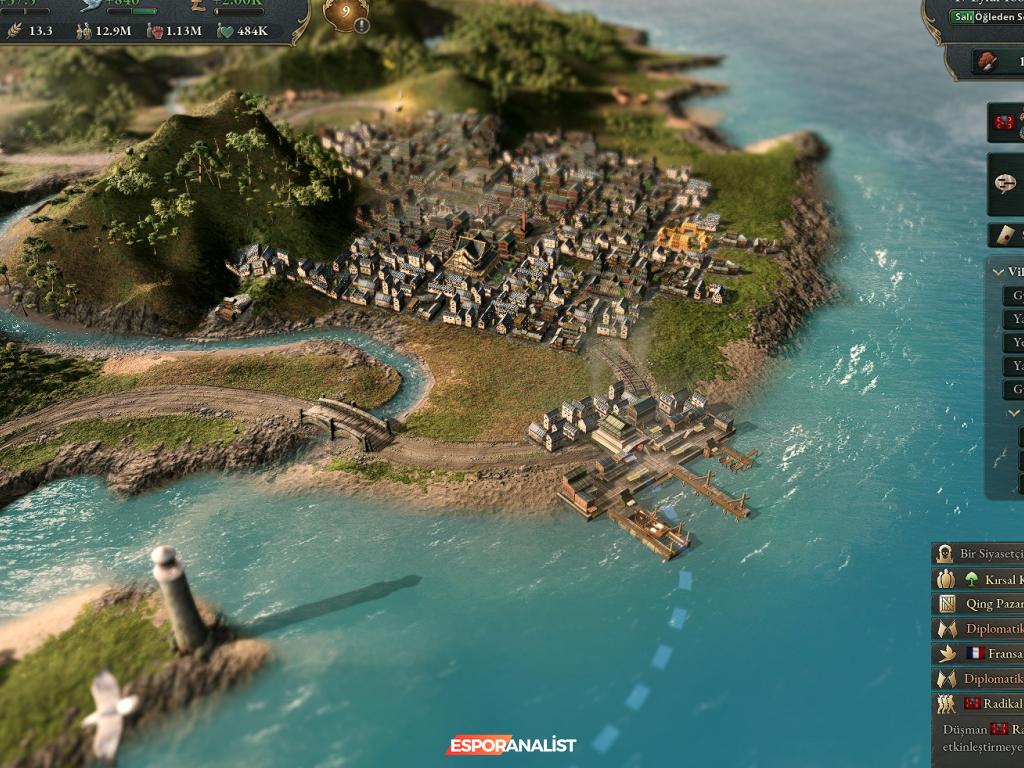Collapse the "Vil" section chevron
Viewport: 1024px width, 768px height.
(x=998, y=272)
